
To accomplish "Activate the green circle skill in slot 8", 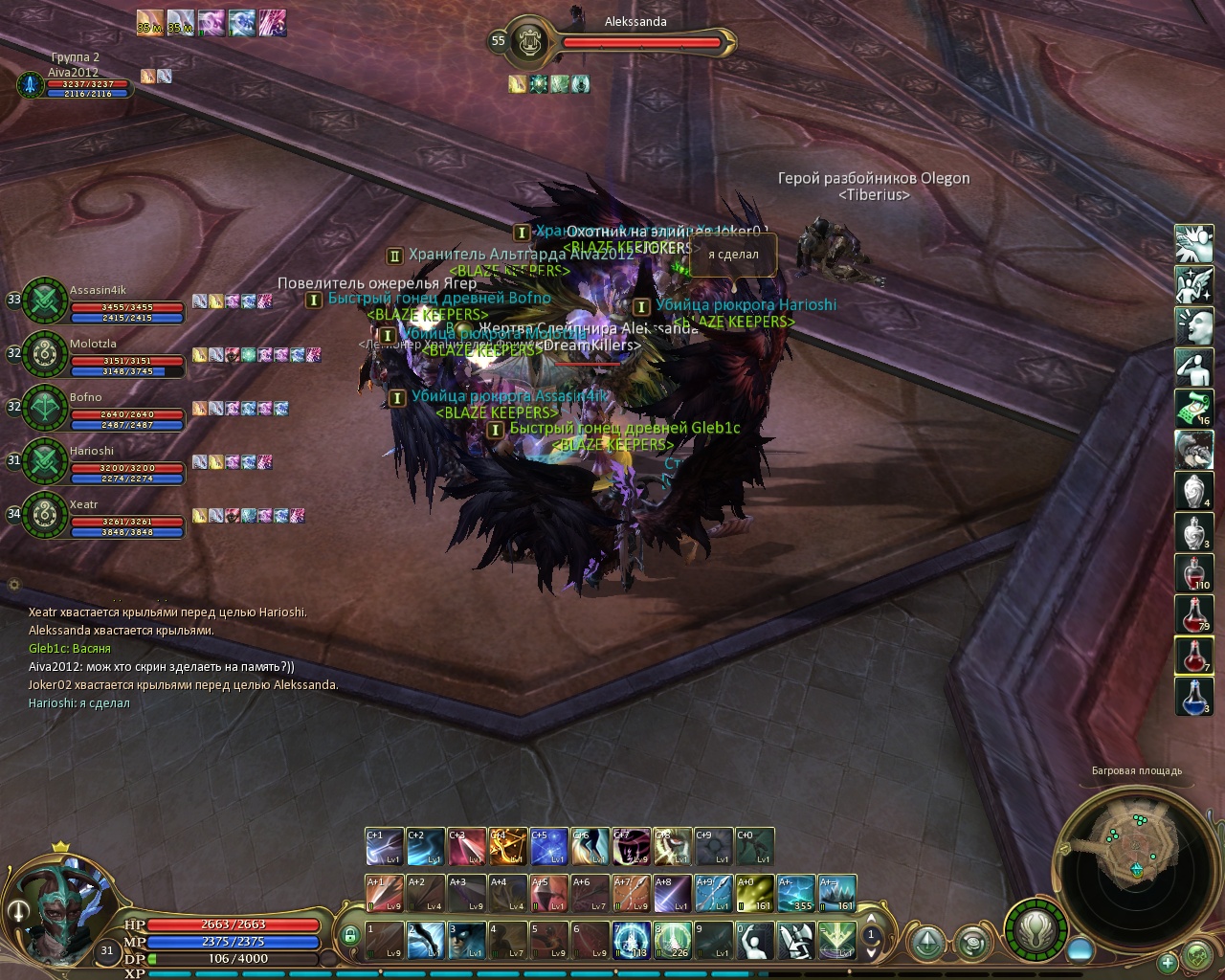I will click(x=673, y=940).
